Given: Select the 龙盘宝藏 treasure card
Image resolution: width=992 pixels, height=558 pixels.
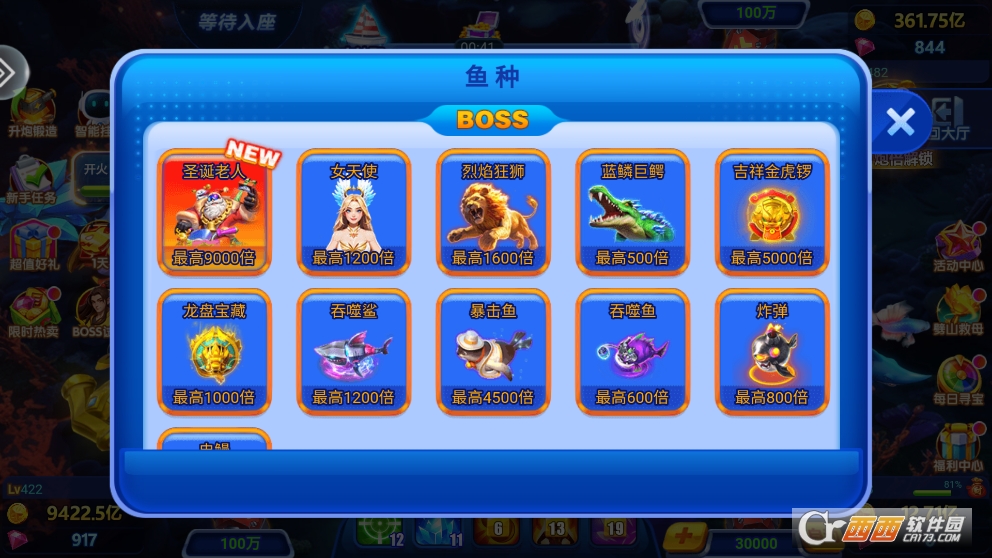Looking at the screenshot, I should tap(214, 352).
